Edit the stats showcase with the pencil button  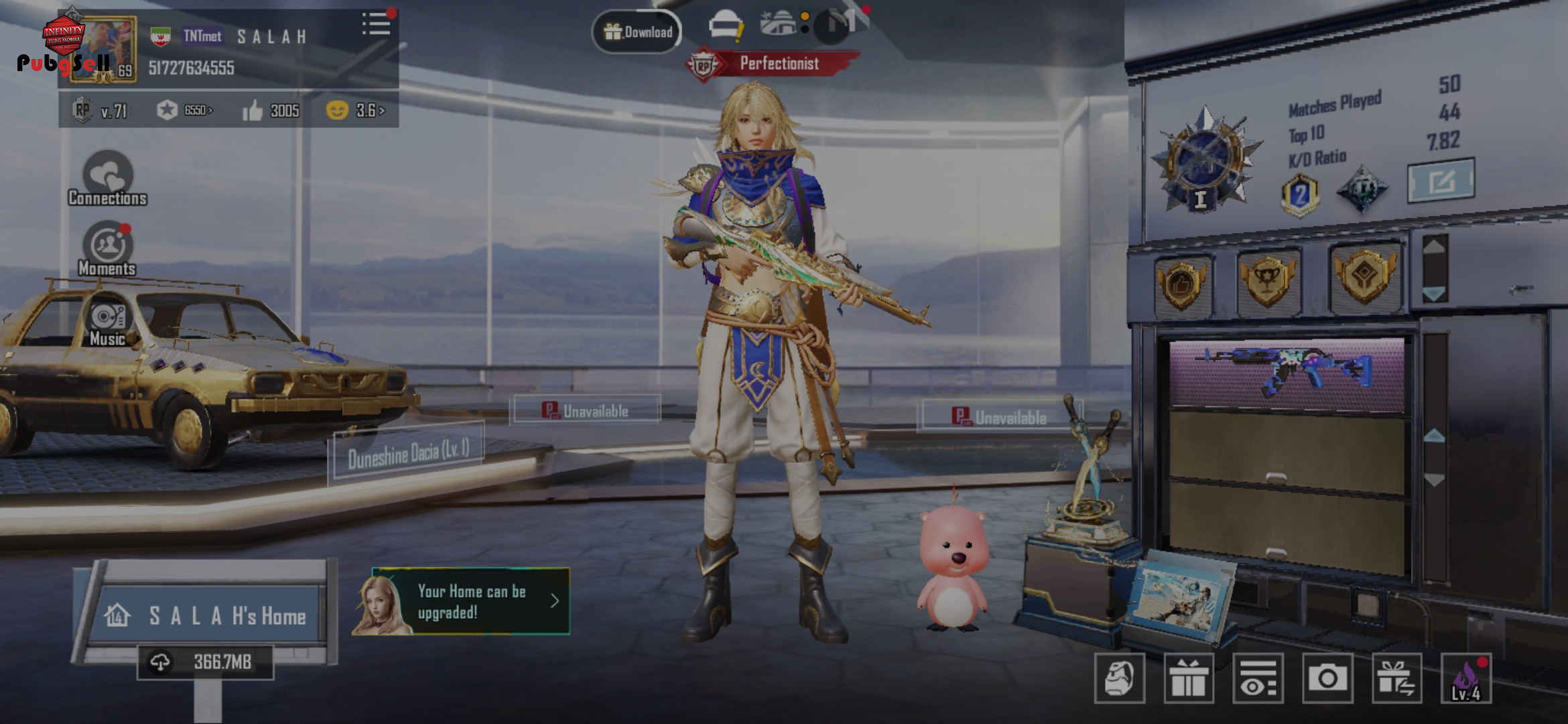click(x=1441, y=180)
